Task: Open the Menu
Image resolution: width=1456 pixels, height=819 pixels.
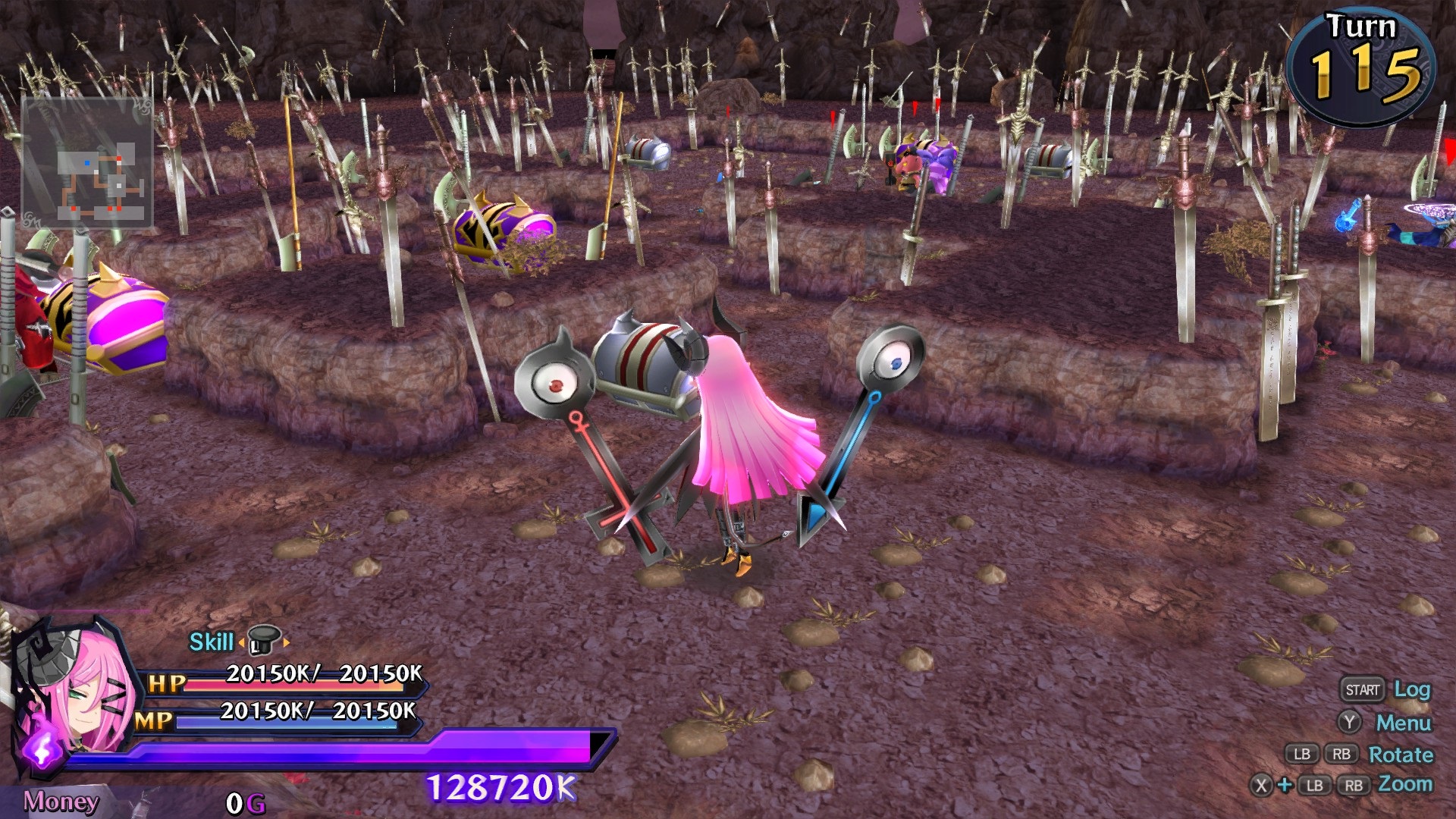Action: coord(1403,723)
